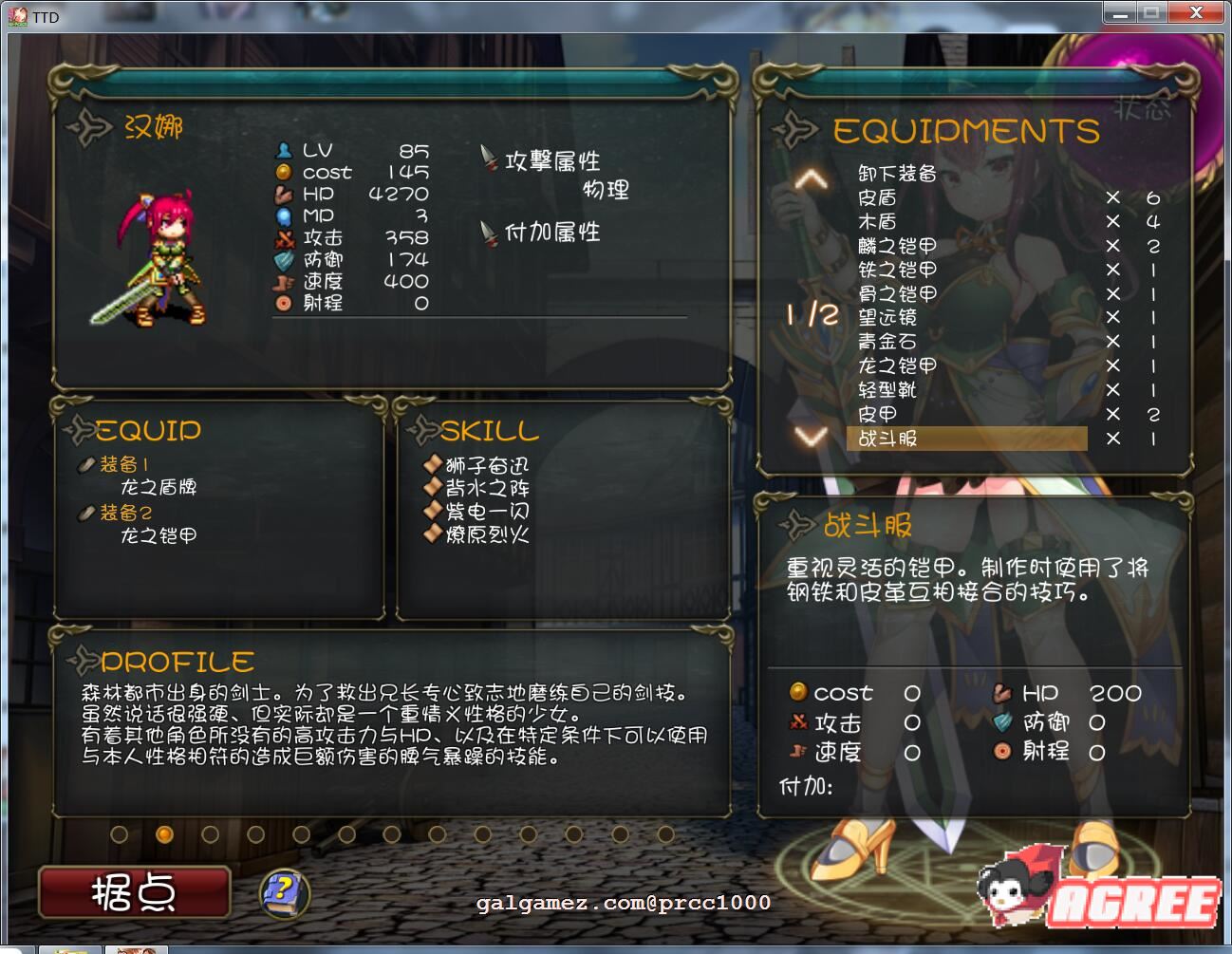Click the down chevron below 战斗服
The width and height of the screenshot is (1232, 954).
[809, 437]
